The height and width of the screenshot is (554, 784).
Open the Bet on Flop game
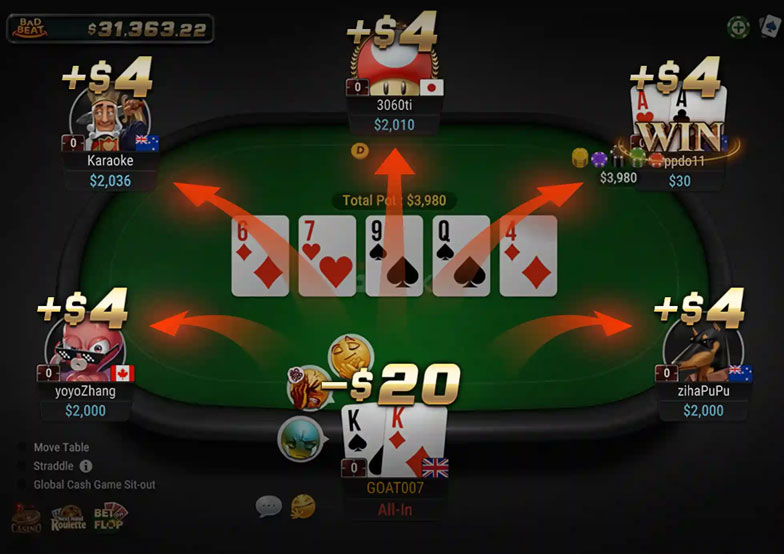tap(110, 517)
